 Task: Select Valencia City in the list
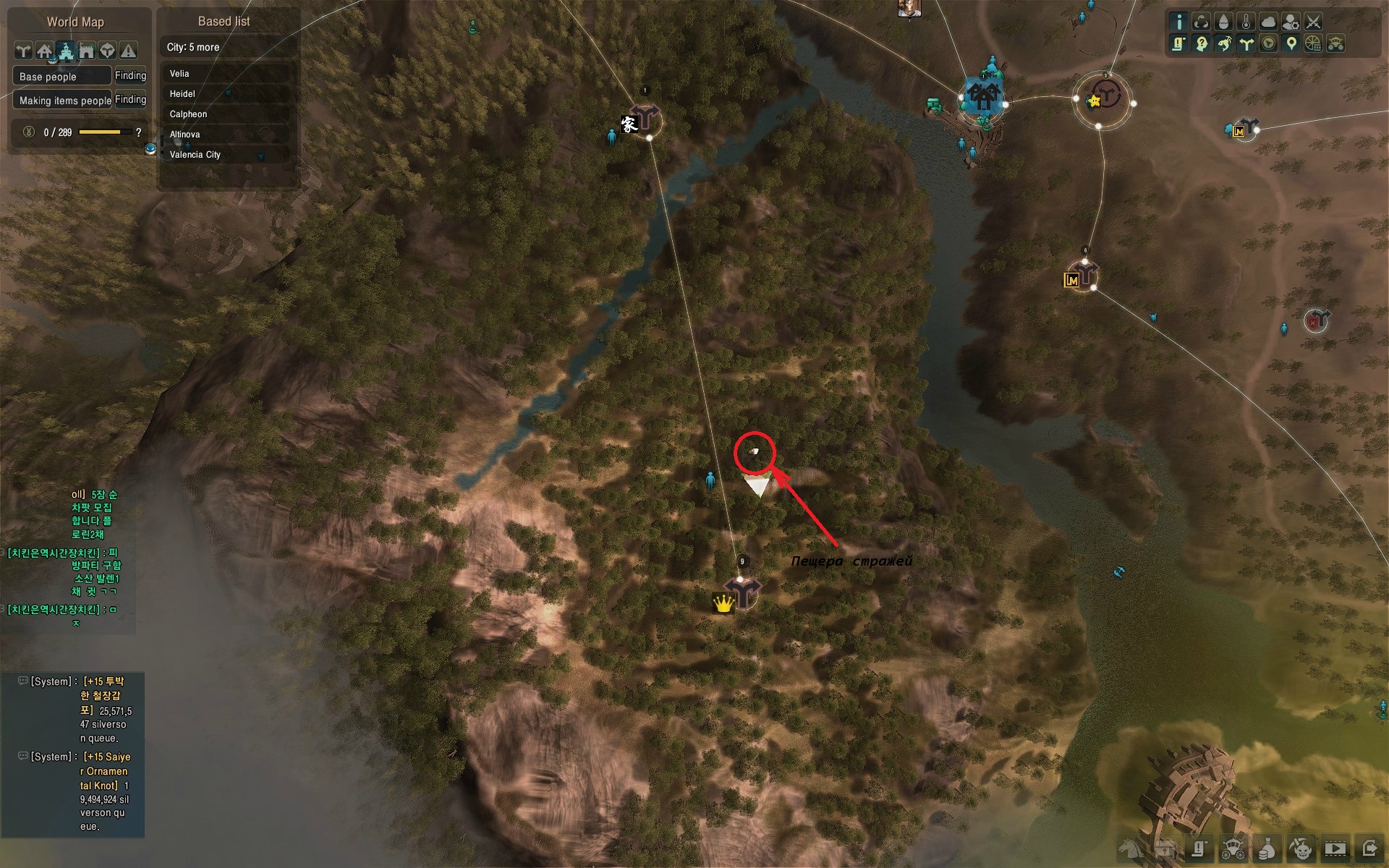tap(195, 155)
